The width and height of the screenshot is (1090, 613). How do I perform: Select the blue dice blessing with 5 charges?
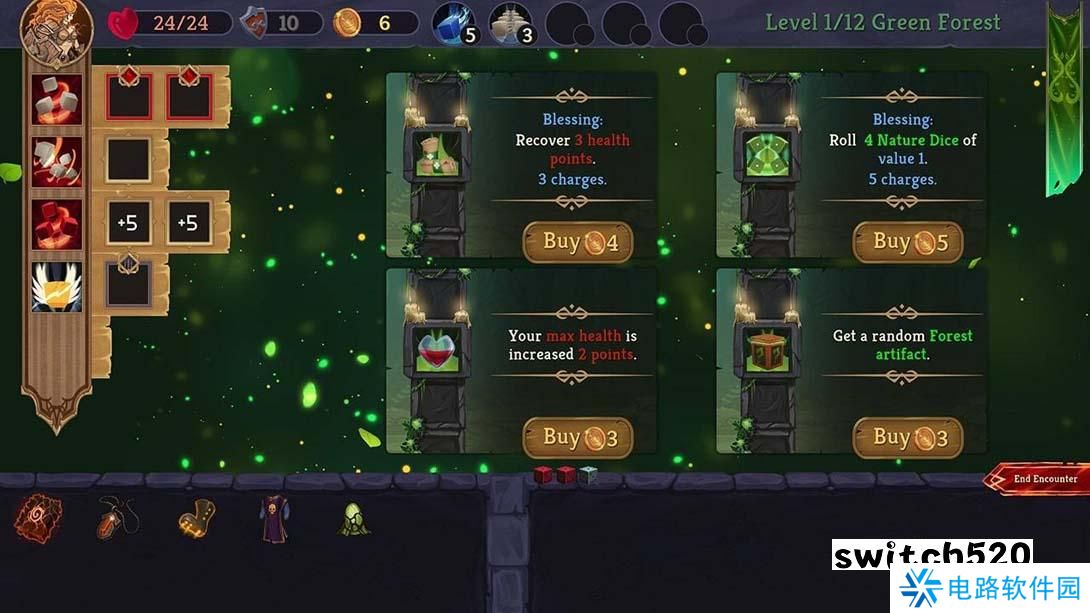pos(455,23)
